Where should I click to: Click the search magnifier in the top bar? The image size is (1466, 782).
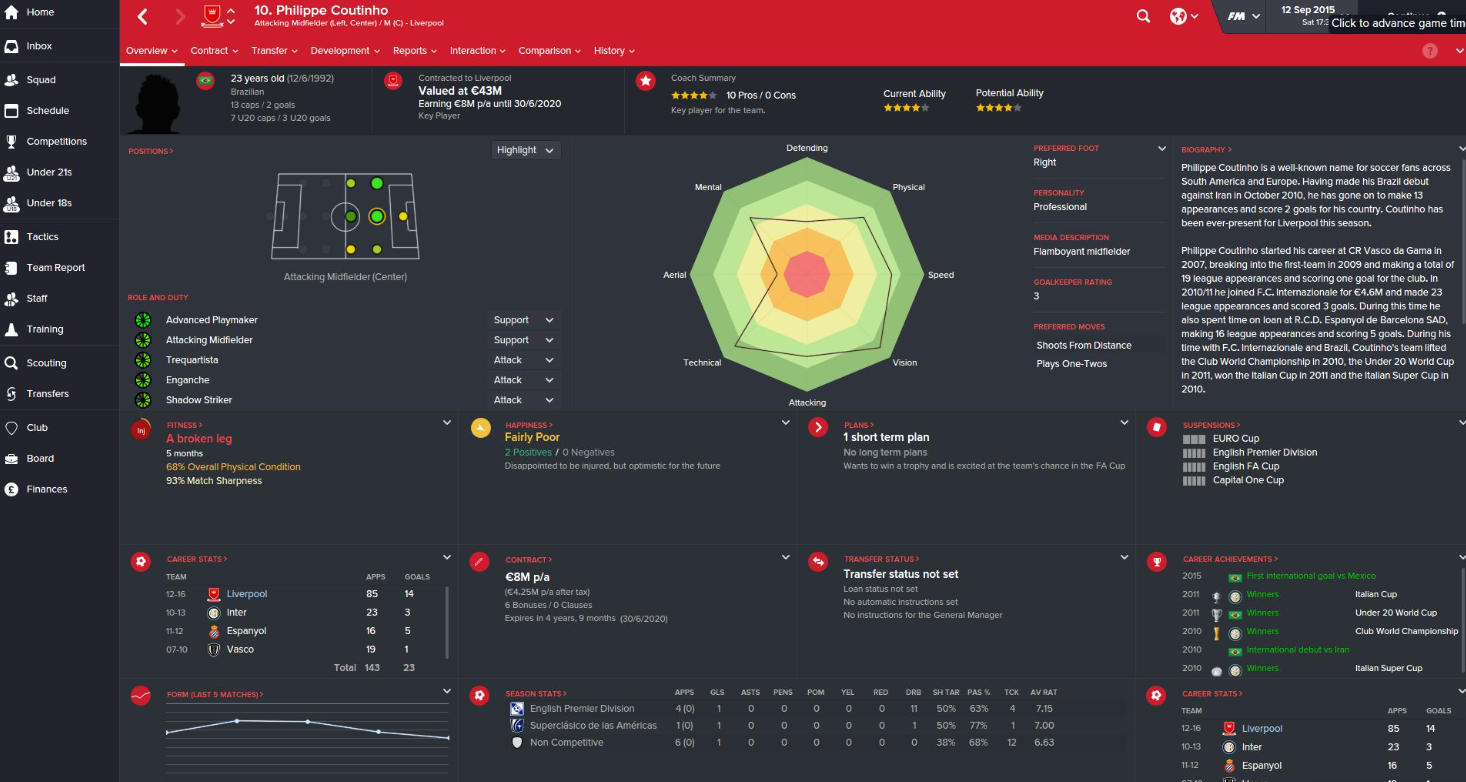pyautogui.click(x=1143, y=17)
